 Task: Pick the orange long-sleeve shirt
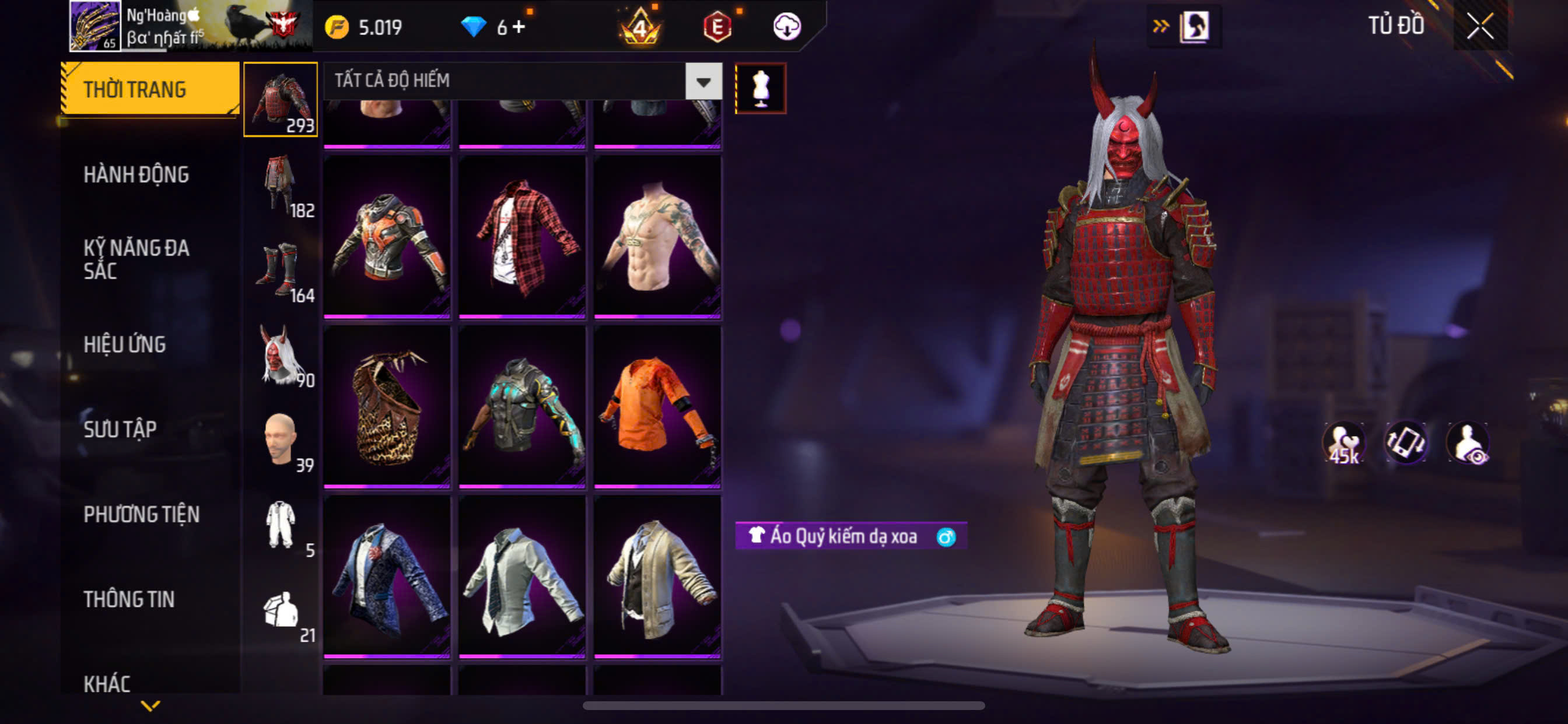(657, 406)
